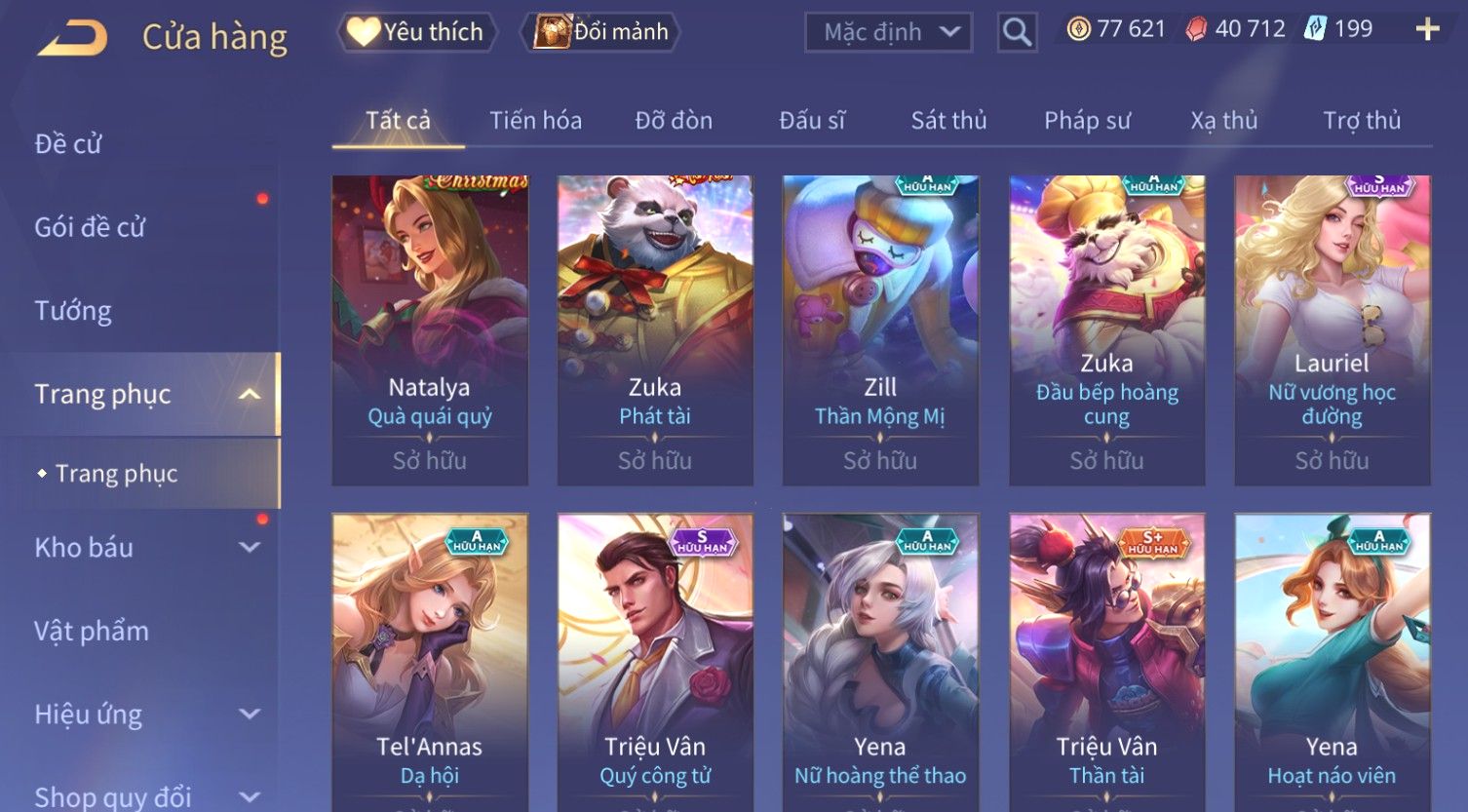Expand the Mặc định sort dropdown
This screenshot has height=812, width=1468.
coord(887,32)
